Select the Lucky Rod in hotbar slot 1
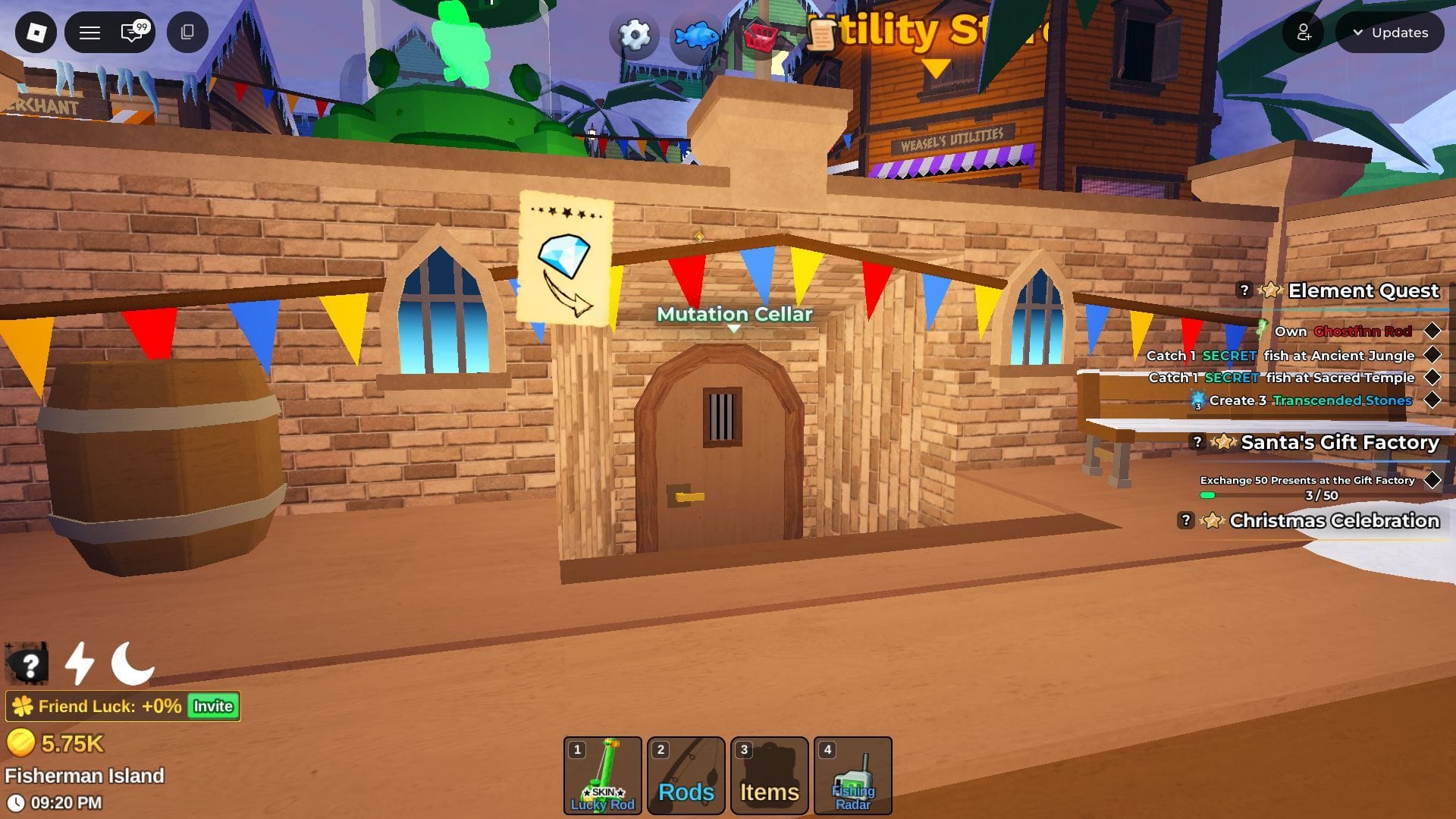The width and height of the screenshot is (1456, 819). 603,775
